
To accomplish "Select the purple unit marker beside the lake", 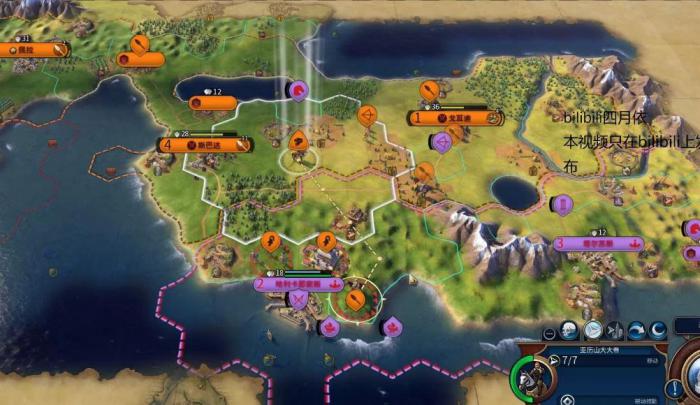I will tap(297, 90).
